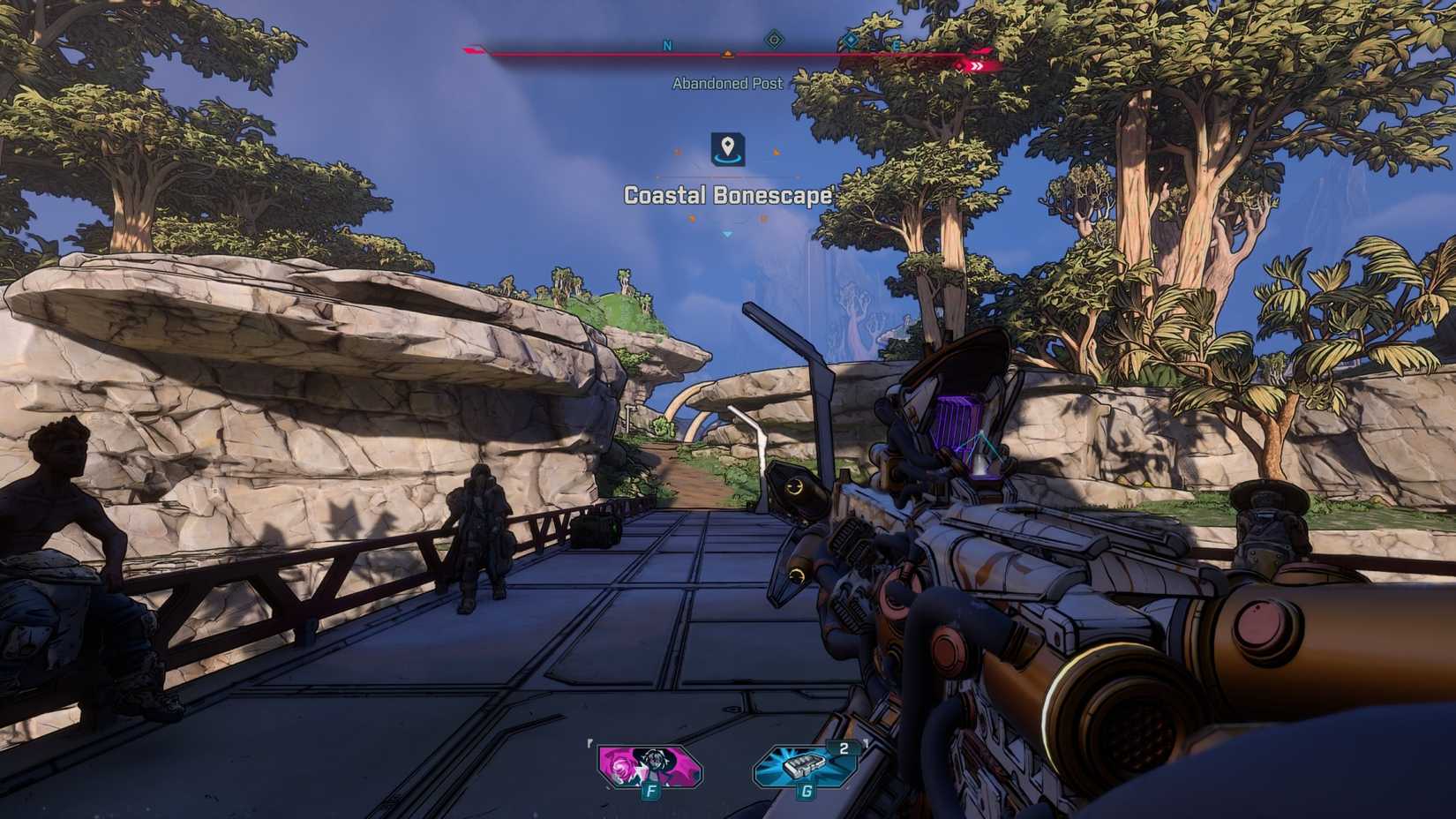Toggle the E heading marker on the compass
The image size is (1456, 819).
coord(895,46)
